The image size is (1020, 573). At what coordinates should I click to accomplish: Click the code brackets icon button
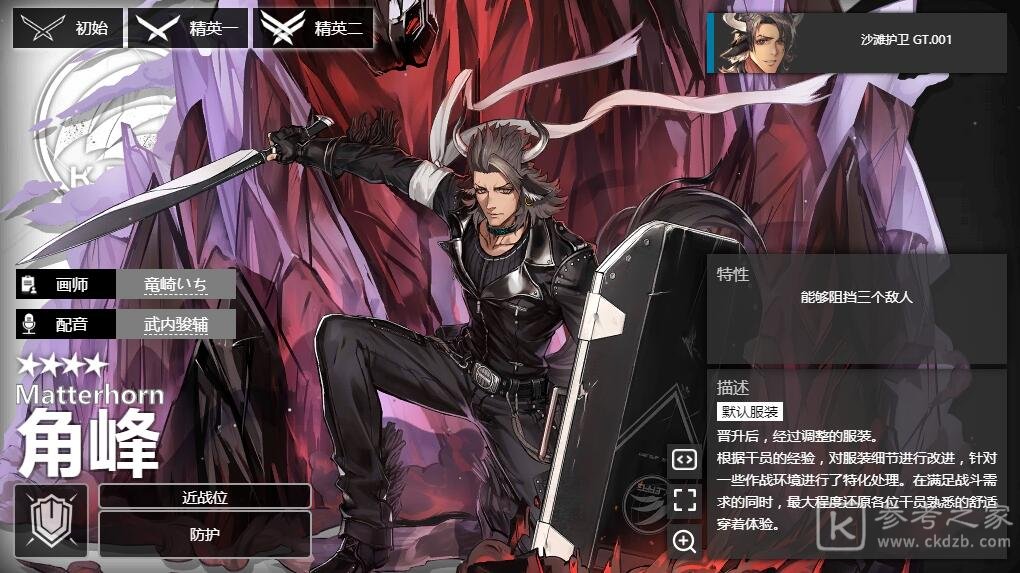tap(684, 459)
